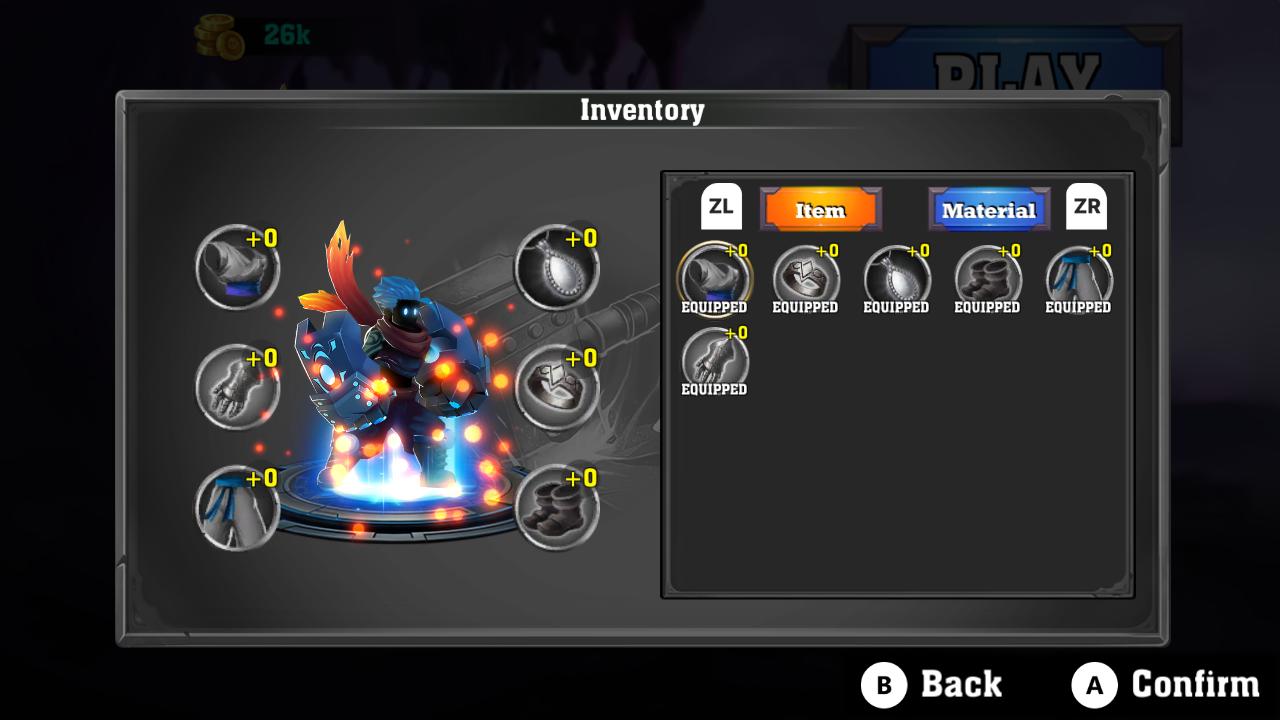This screenshot has height=720, width=1280.
Task: Select the equipped pants in the inventory list
Action: 1077,278
